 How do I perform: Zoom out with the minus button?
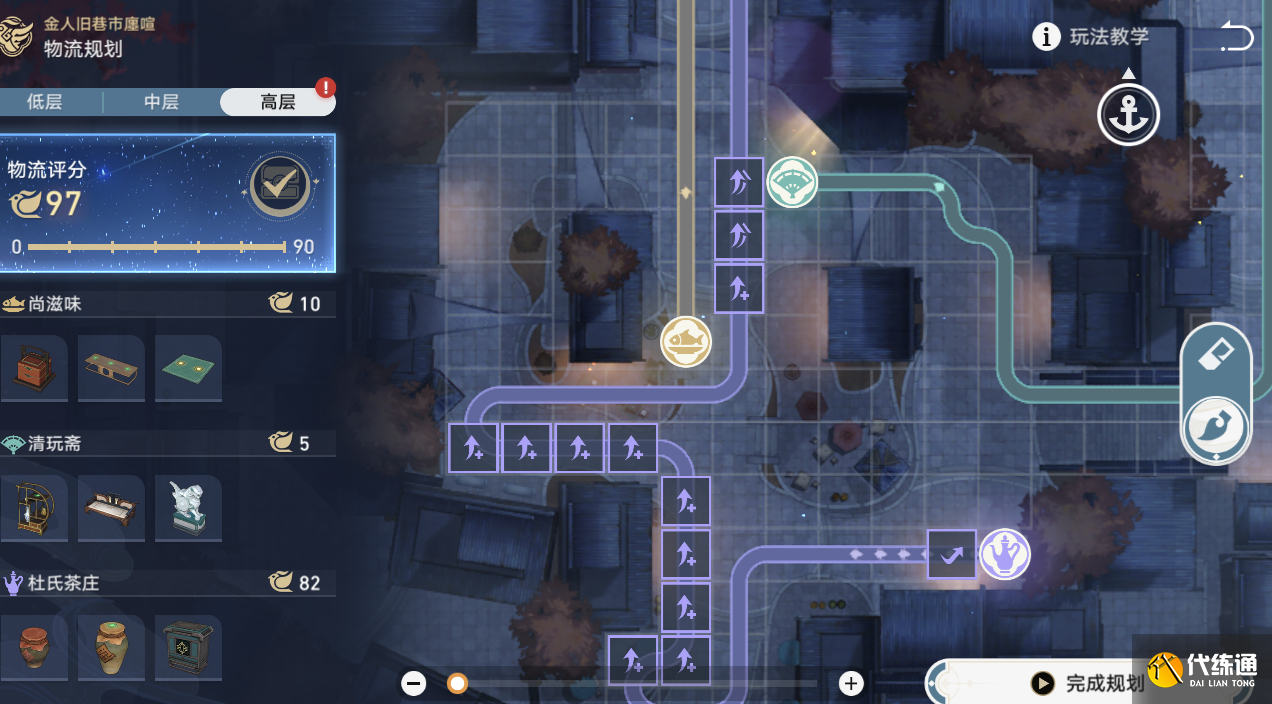tap(414, 683)
